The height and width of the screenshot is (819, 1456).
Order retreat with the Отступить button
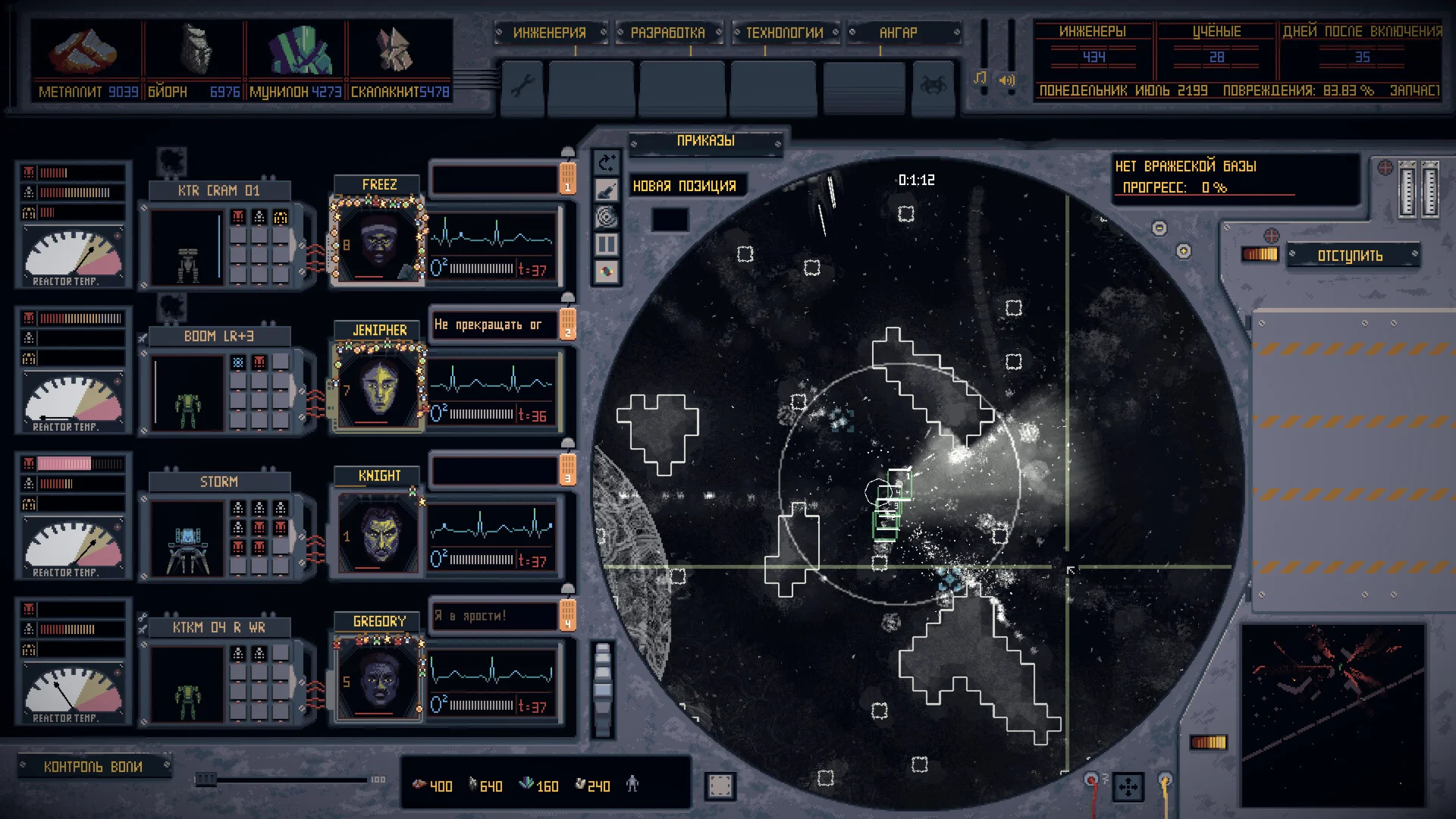(1351, 256)
